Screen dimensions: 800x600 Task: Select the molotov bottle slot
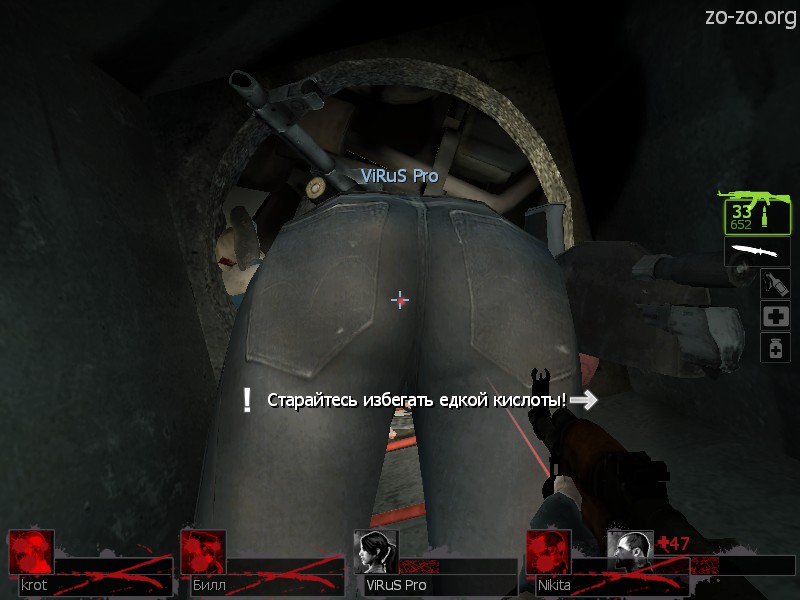point(775,282)
